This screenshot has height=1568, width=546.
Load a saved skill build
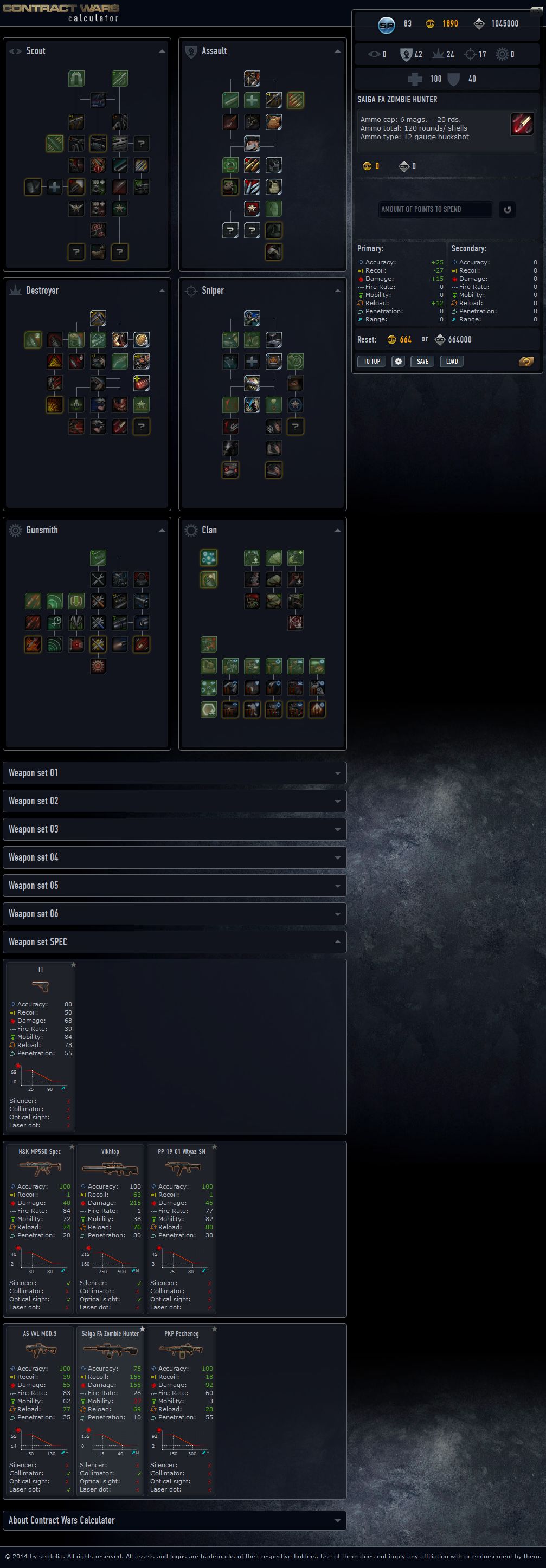click(x=451, y=361)
